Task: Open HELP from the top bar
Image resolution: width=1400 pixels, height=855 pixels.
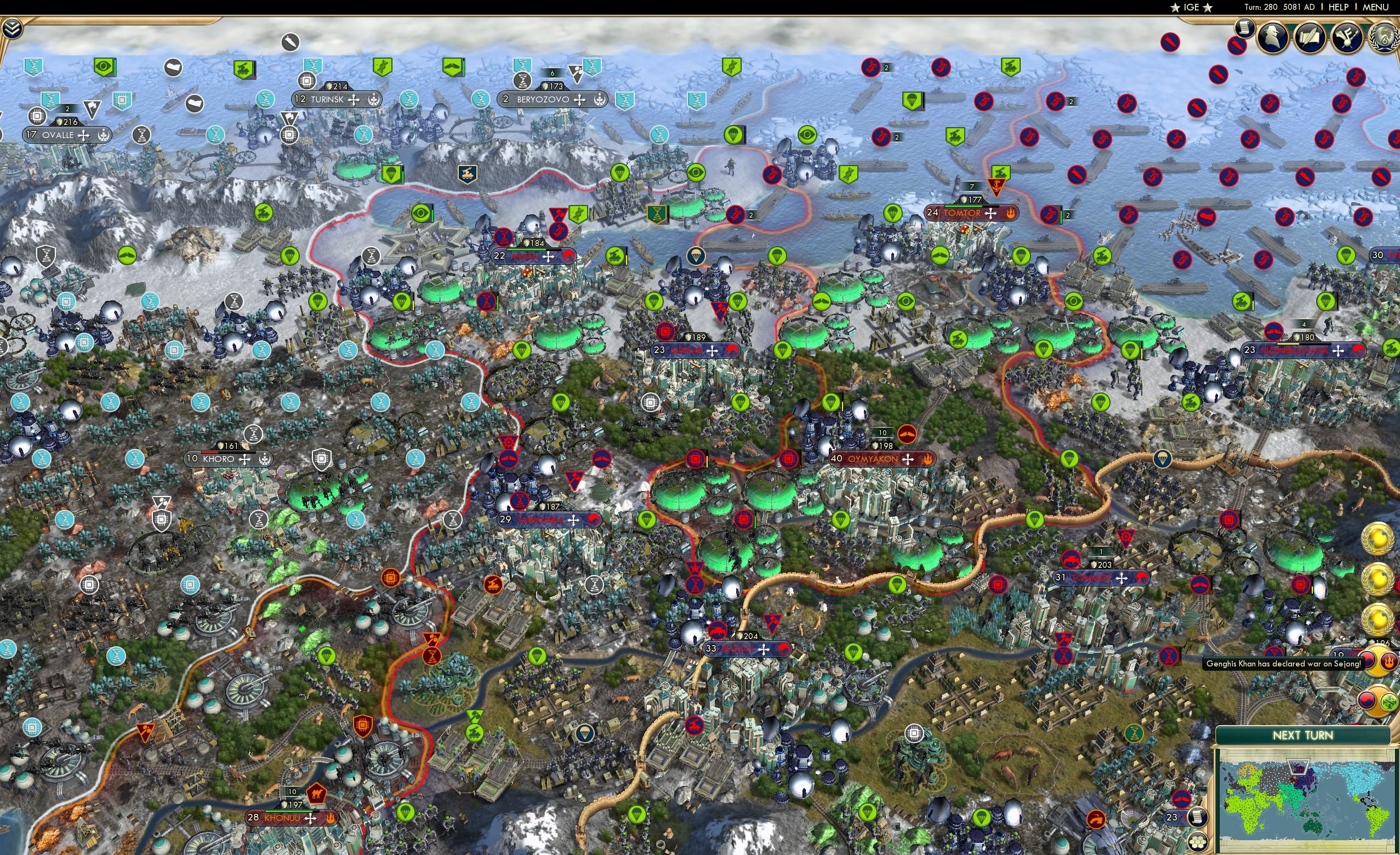Action: (1339, 7)
